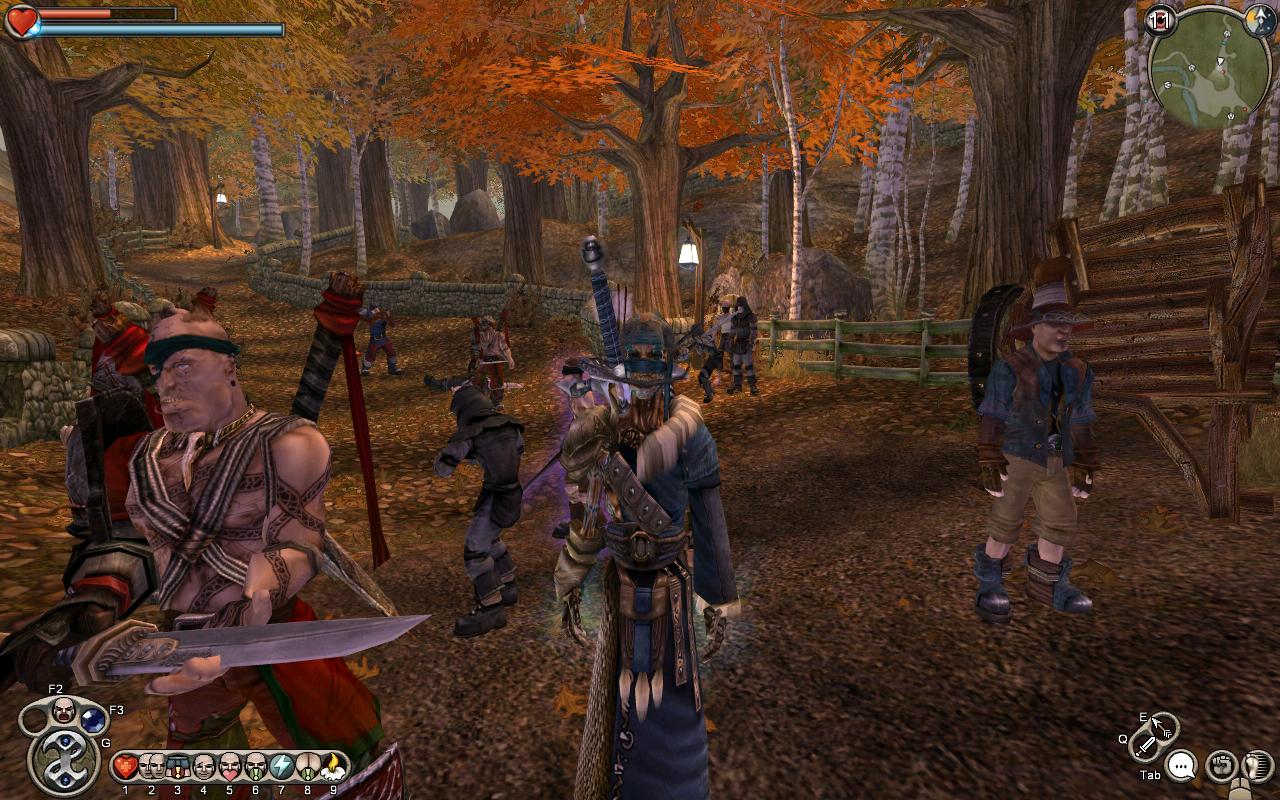Click the day-night compass dial
This screenshot has height=800, width=1280.
1260,20
